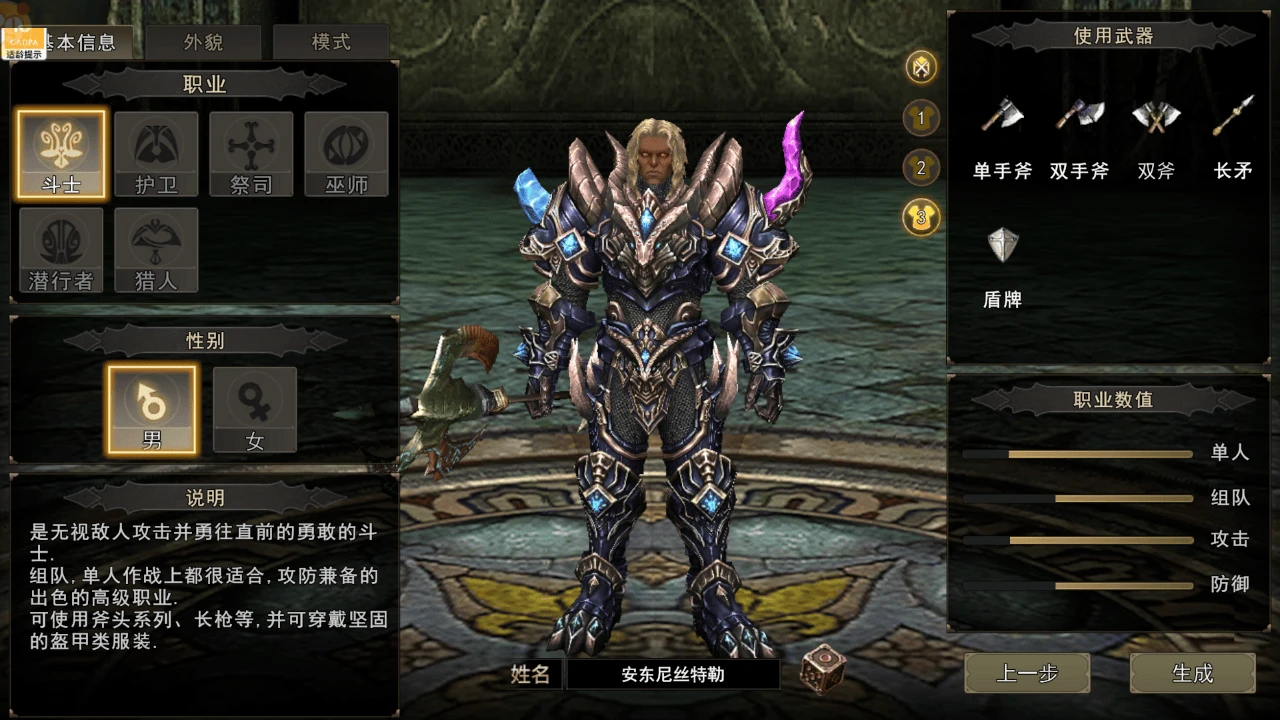Select the 男 gender option
This screenshot has width=1280, height=720.
(152, 408)
